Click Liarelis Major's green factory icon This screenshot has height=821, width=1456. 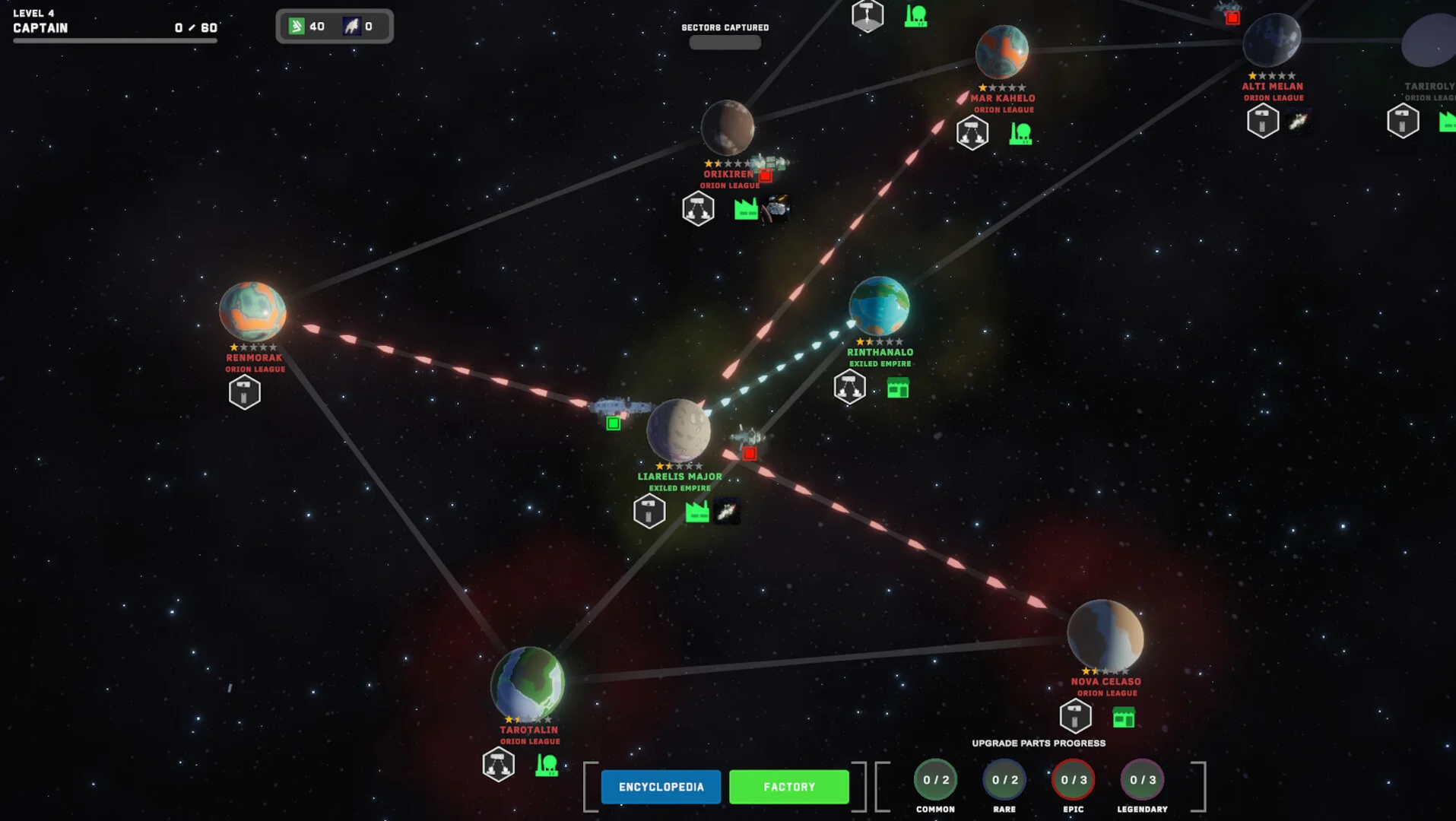696,512
